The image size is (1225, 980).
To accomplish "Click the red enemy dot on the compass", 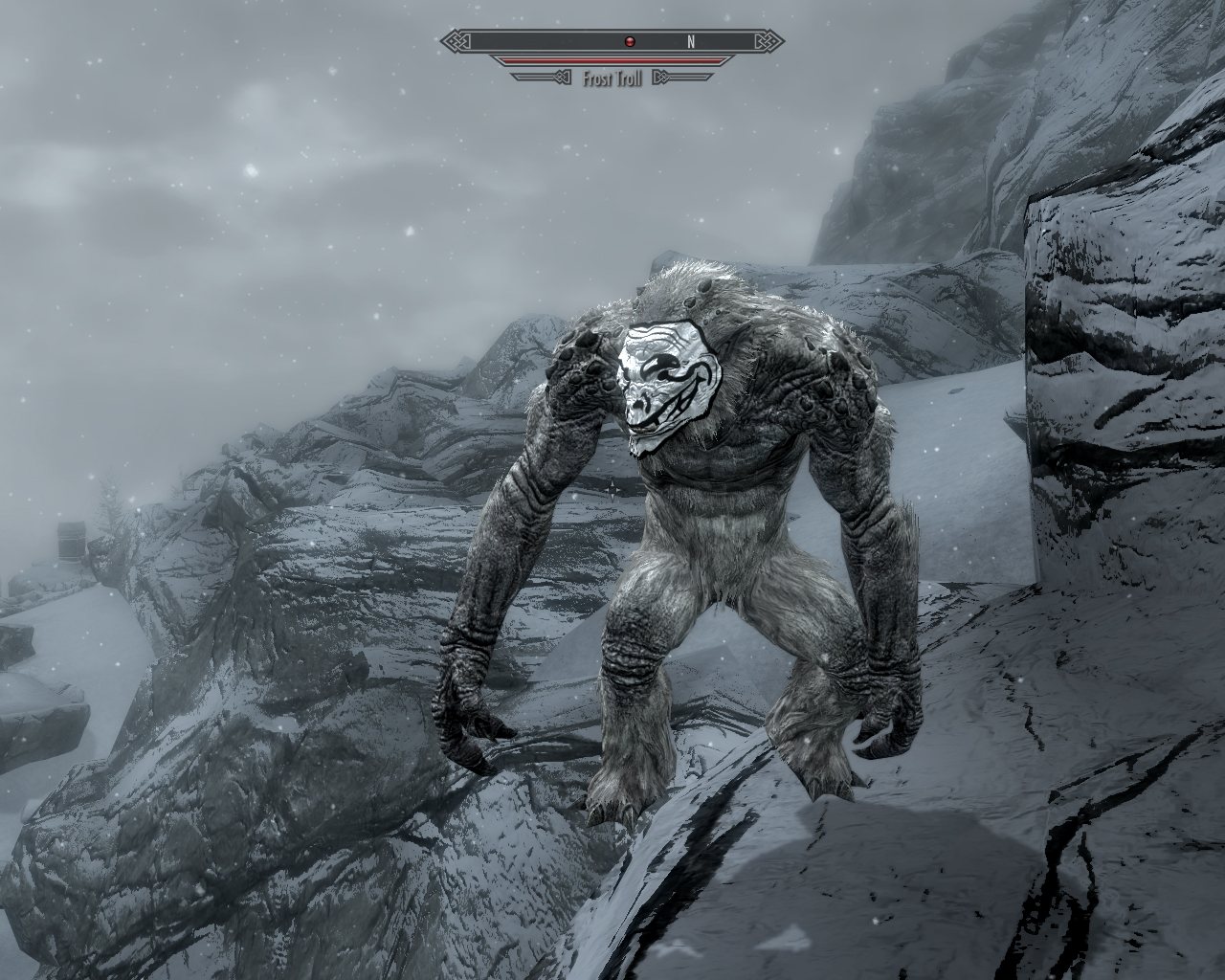I will pyautogui.click(x=630, y=41).
